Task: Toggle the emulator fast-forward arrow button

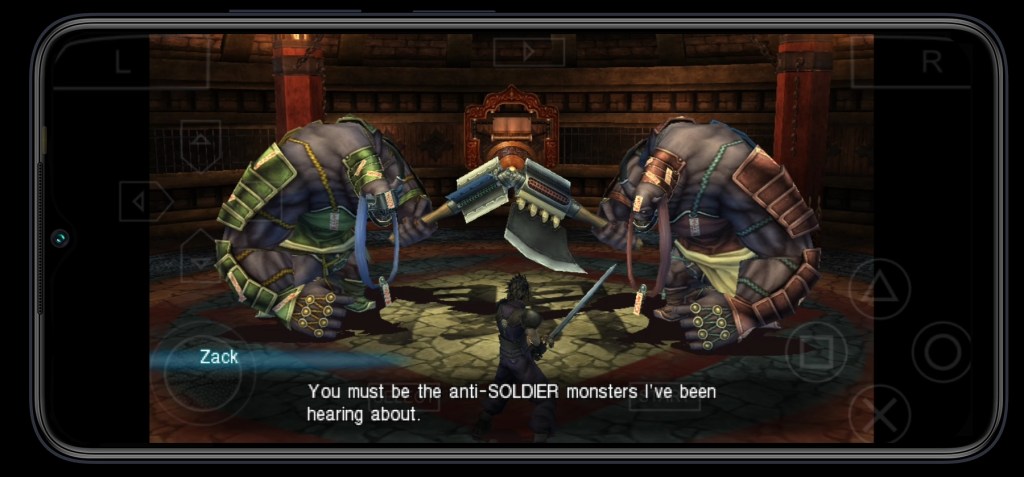Action: point(529,50)
